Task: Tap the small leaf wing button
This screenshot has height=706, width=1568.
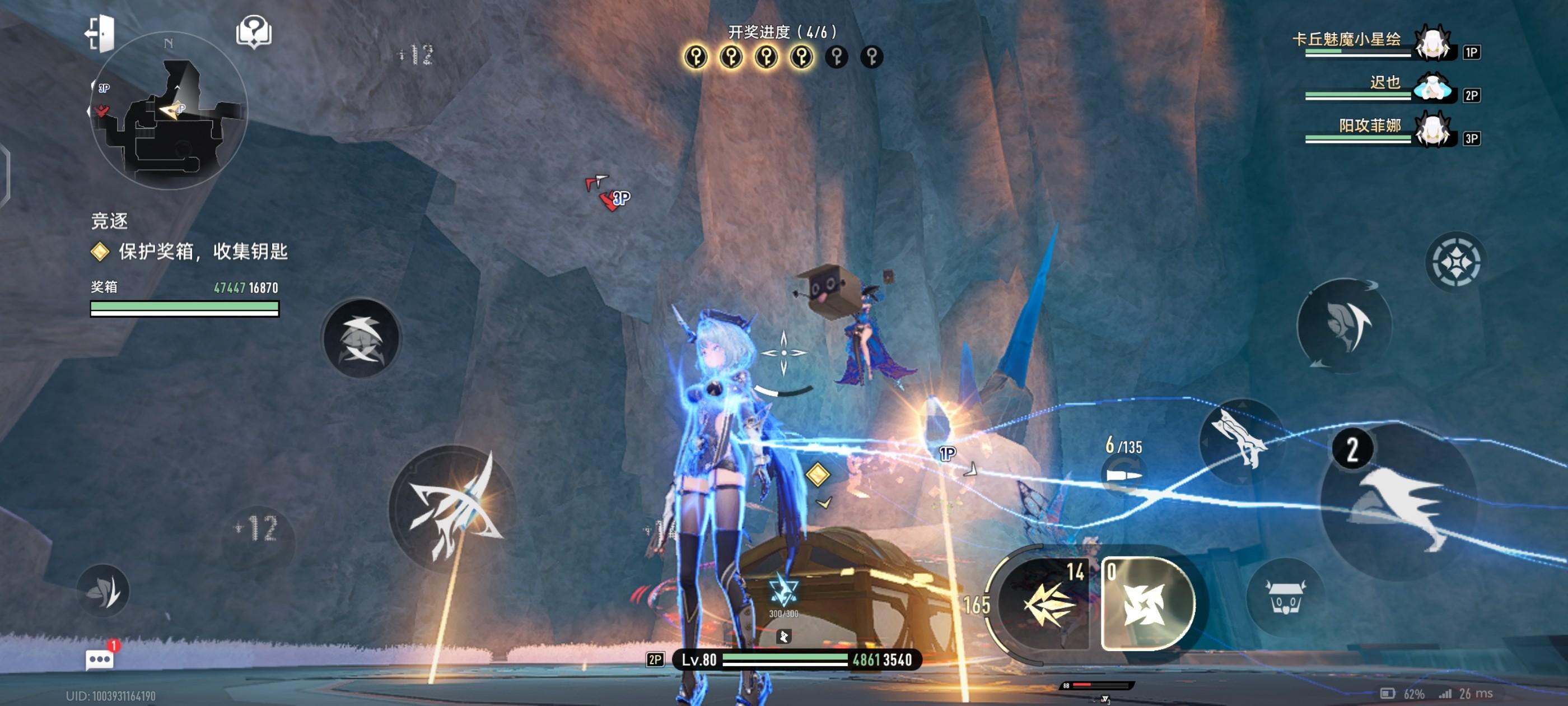Action: coord(104,590)
